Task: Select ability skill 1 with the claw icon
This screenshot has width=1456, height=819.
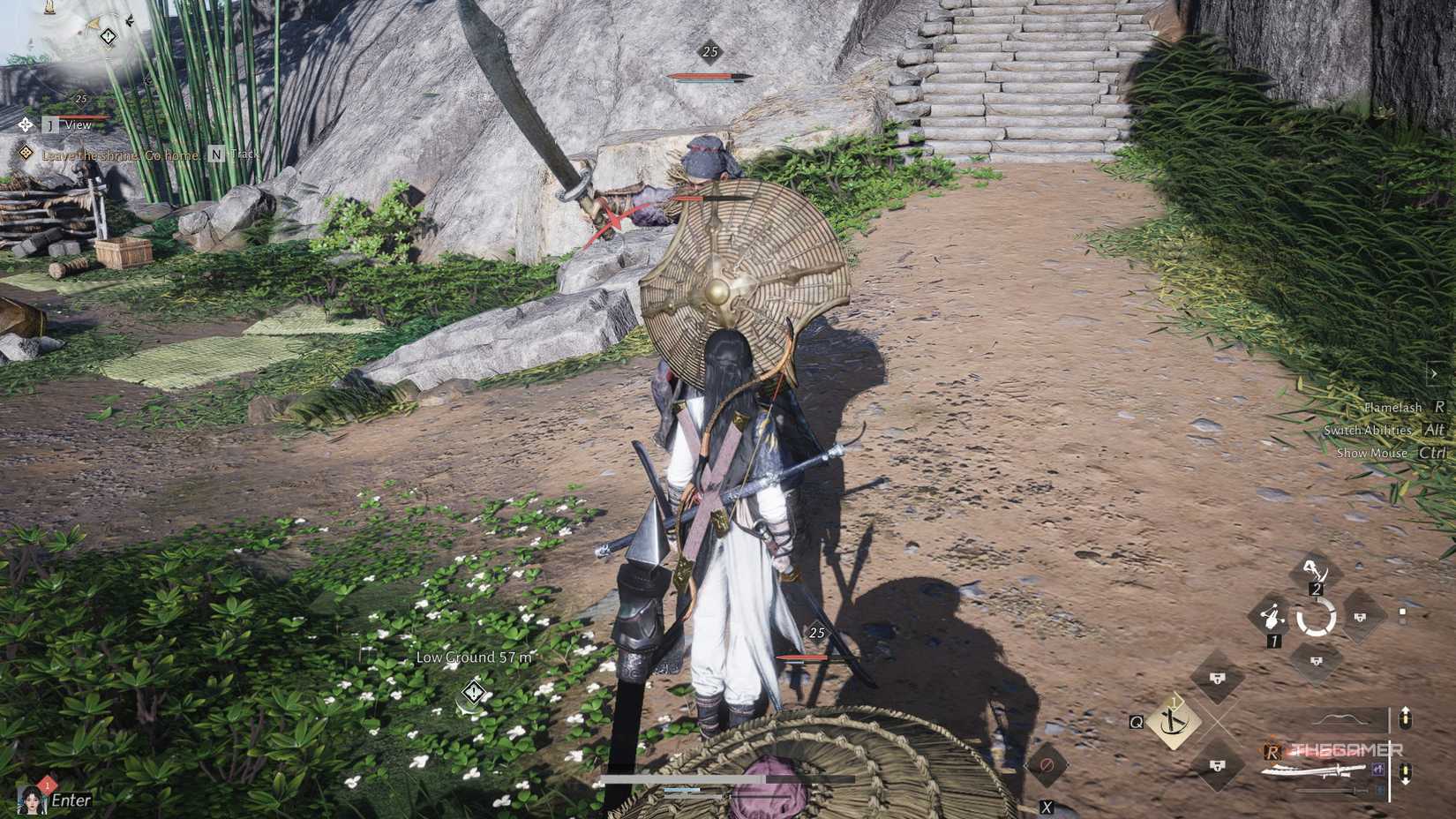Action: pyautogui.click(x=1272, y=614)
